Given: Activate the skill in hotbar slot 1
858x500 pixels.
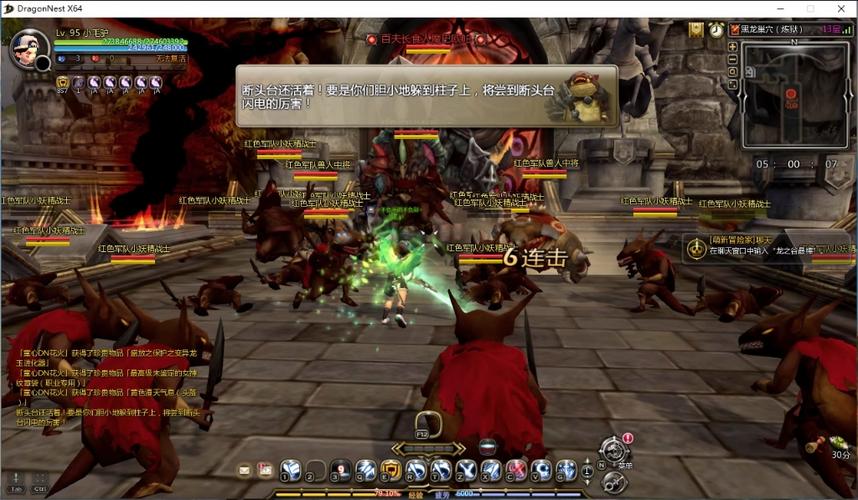Looking at the screenshot, I should (290, 469).
